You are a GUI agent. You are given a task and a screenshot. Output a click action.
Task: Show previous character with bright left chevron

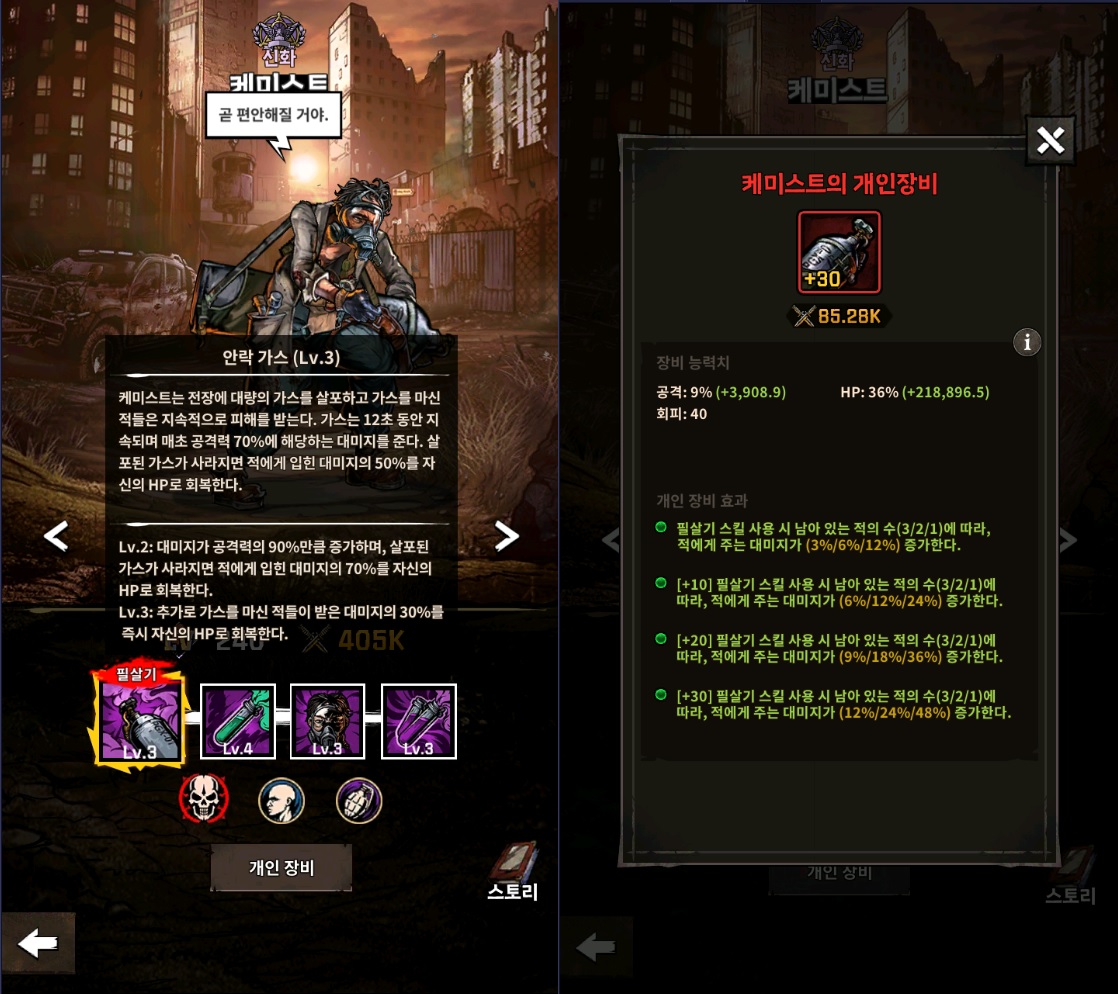click(x=56, y=536)
